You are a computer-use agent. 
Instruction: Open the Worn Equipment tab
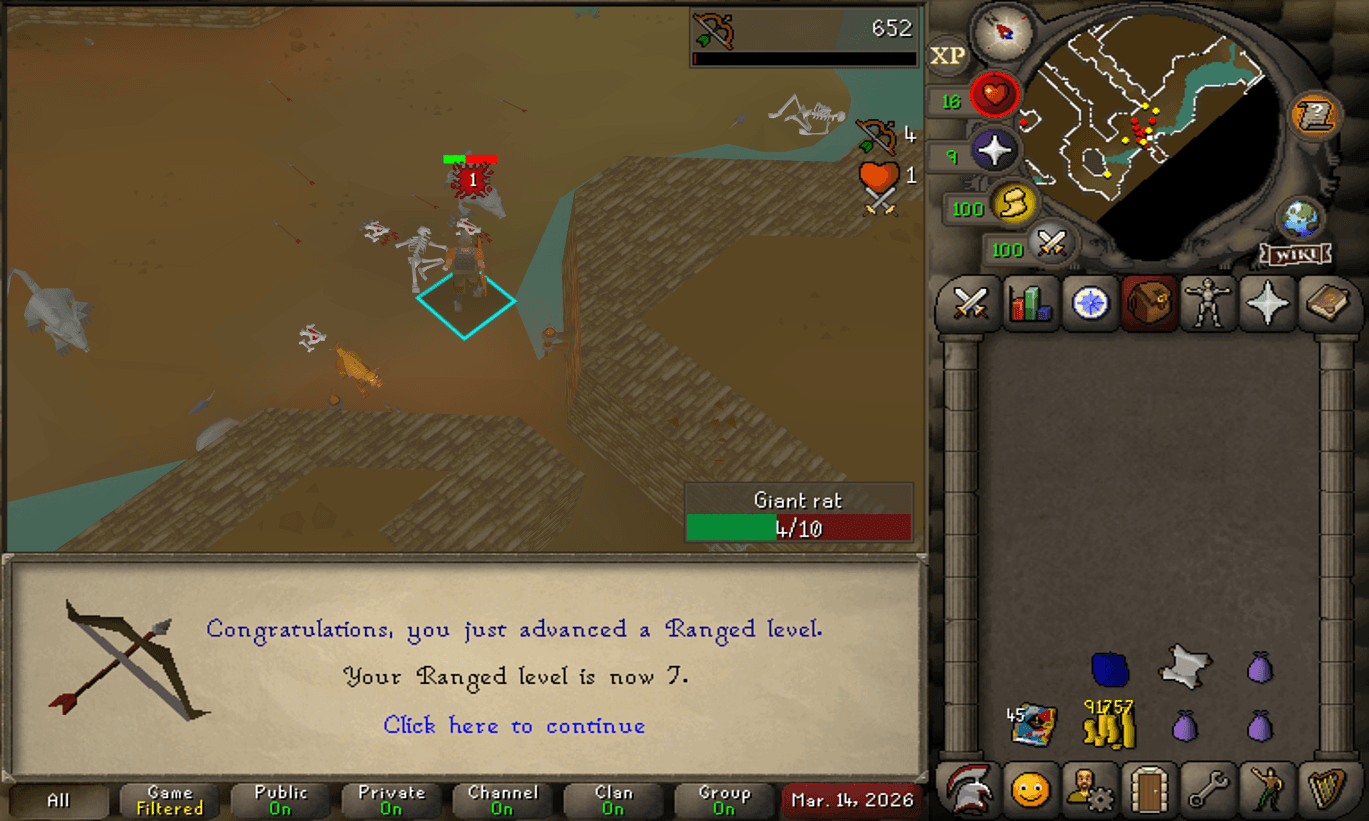pyautogui.click(x=1208, y=303)
